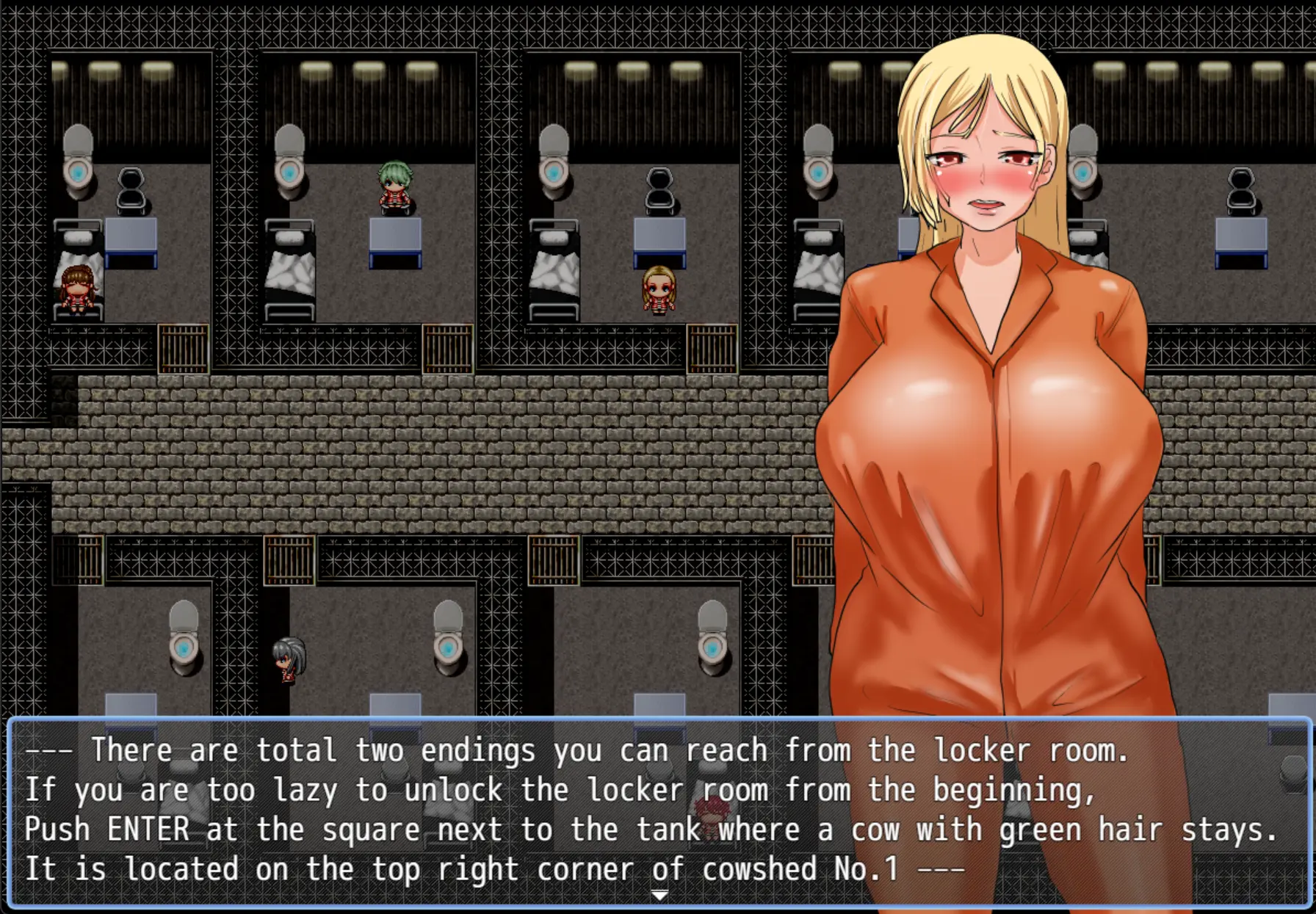Advance the locker room endings message box
This screenshot has width=1316, height=914.
[658, 810]
